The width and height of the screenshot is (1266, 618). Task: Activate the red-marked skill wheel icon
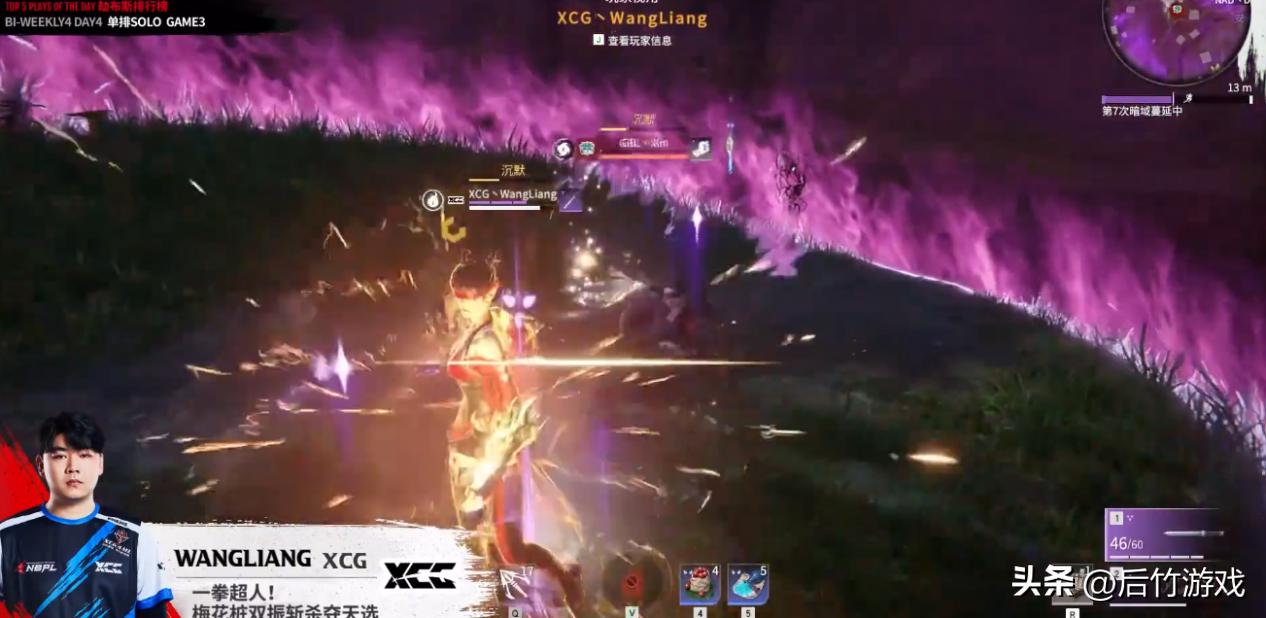[632, 582]
